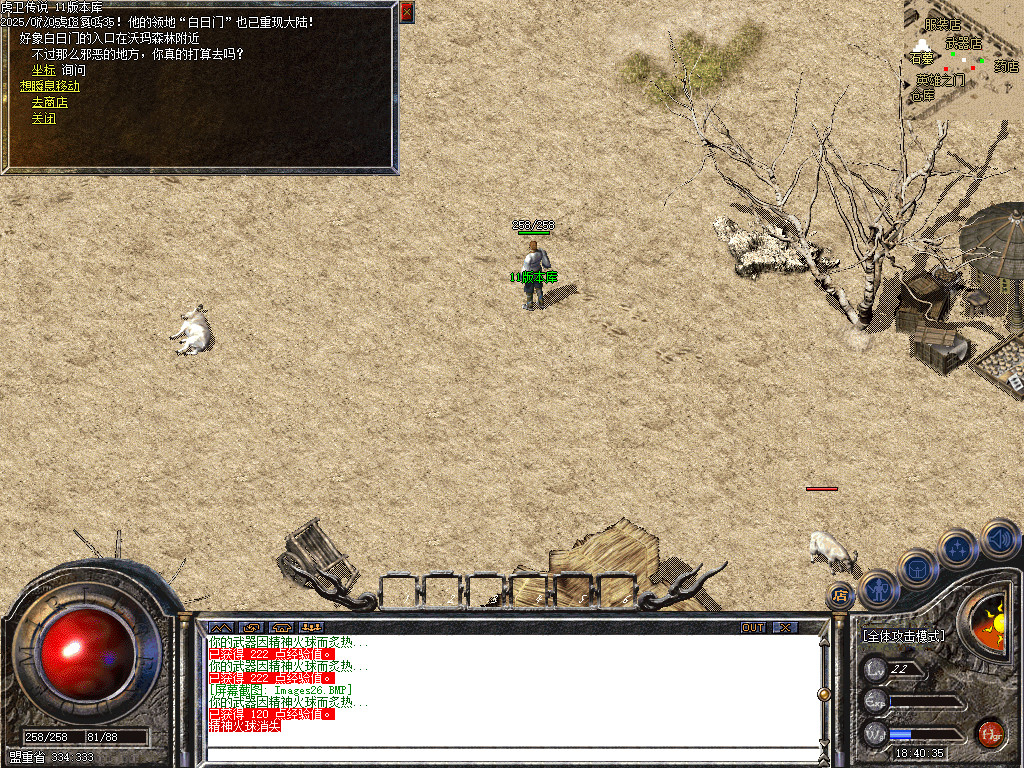Click the chat scrollbar knob

[x=824, y=693]
